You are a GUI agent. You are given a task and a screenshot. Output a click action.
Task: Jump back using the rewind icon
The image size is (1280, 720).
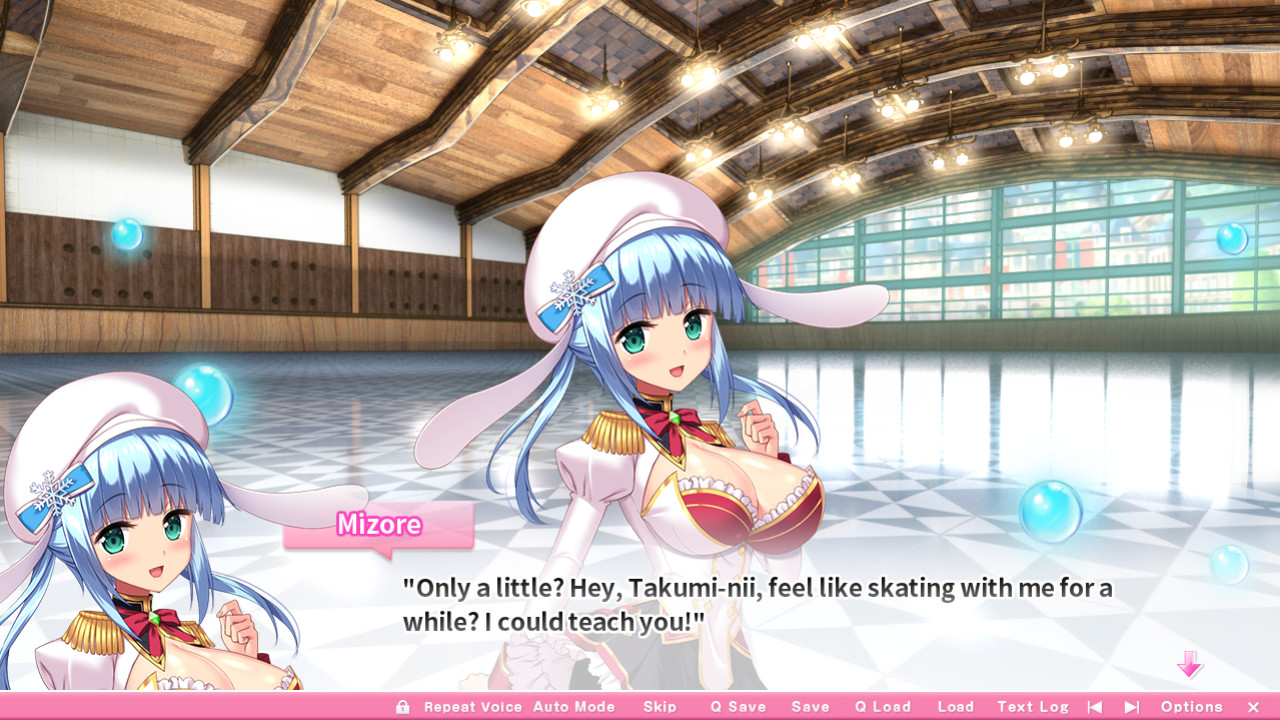pos(1094,706)
